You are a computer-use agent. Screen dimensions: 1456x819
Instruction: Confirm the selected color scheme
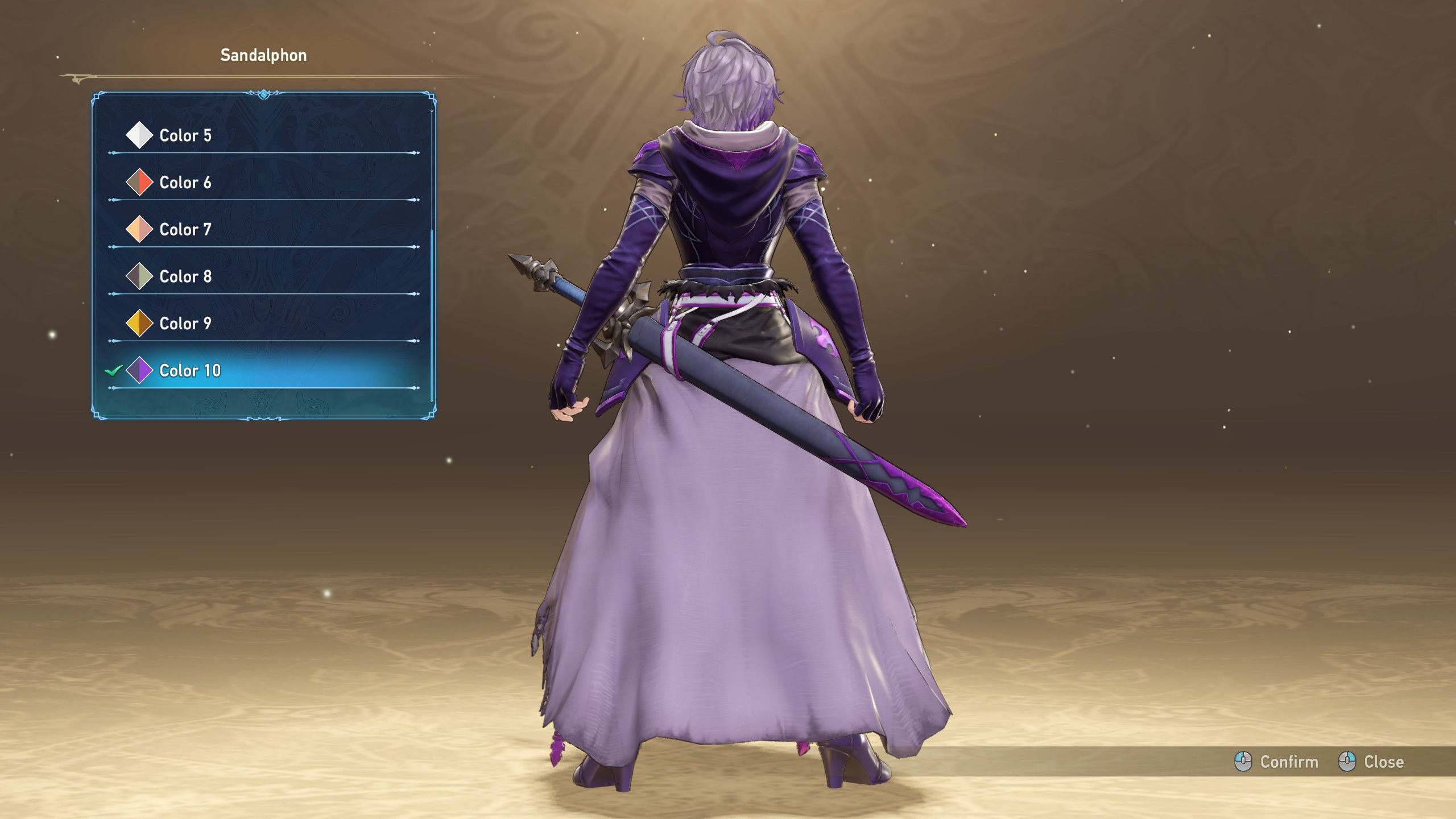pyautogui.click(x=1277, y=762)
